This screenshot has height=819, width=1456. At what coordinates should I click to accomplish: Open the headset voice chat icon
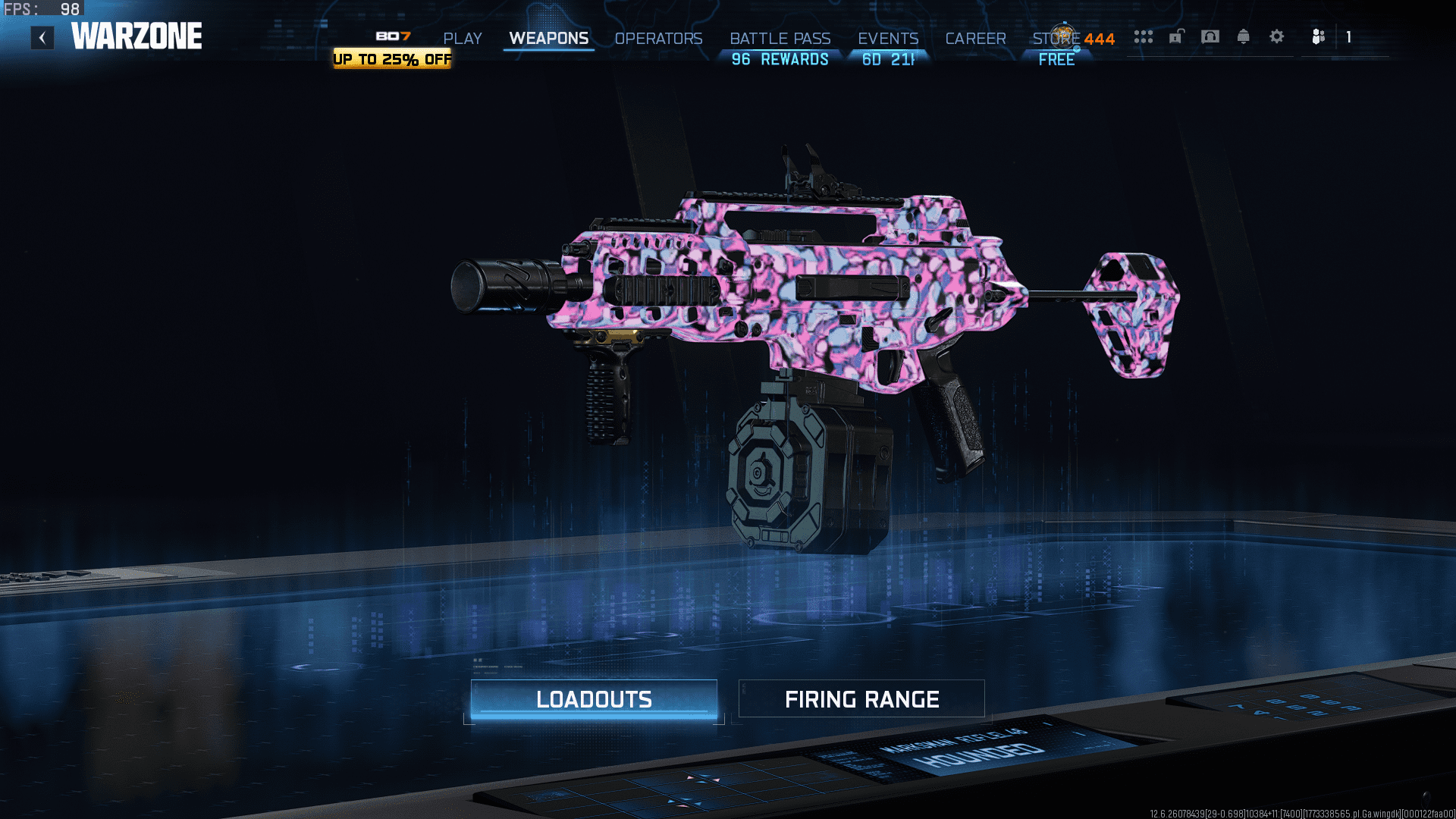click(1210, 36)
